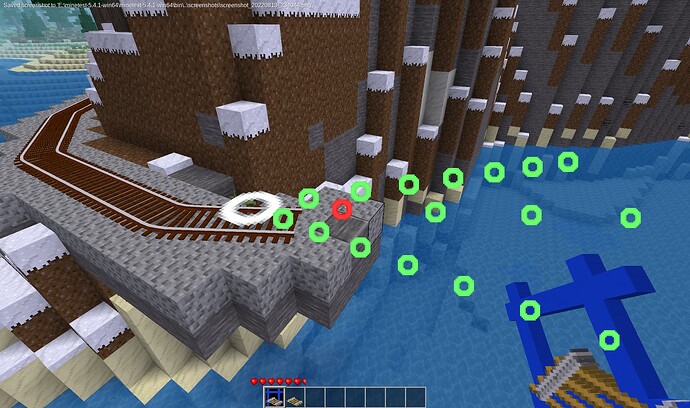Viewport: 690px width, 408px height.
Task: Select the rail item in second hotbar slot
Action: (x=297, y=397)
